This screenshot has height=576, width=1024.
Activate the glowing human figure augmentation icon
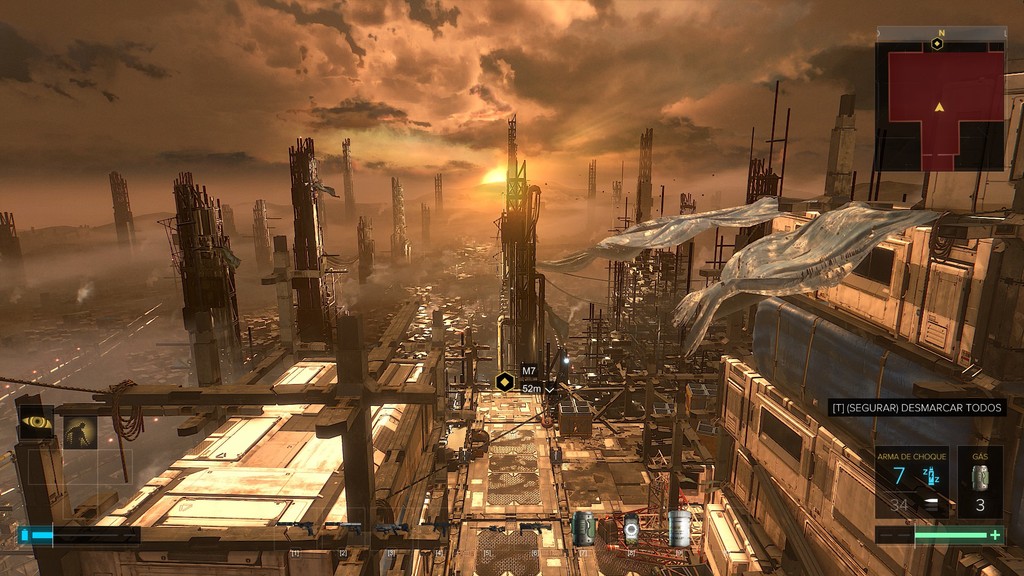tap(80, 432)
